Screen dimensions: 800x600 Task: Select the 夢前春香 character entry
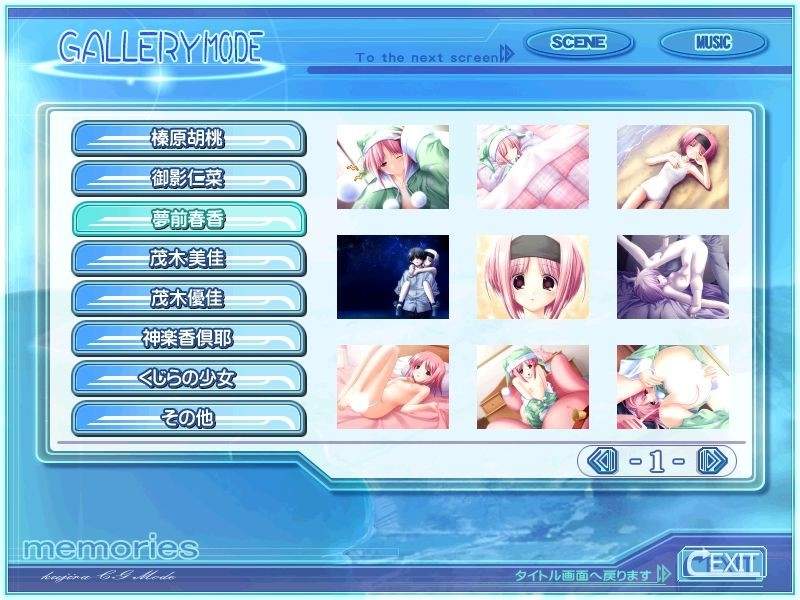(188, 218)
